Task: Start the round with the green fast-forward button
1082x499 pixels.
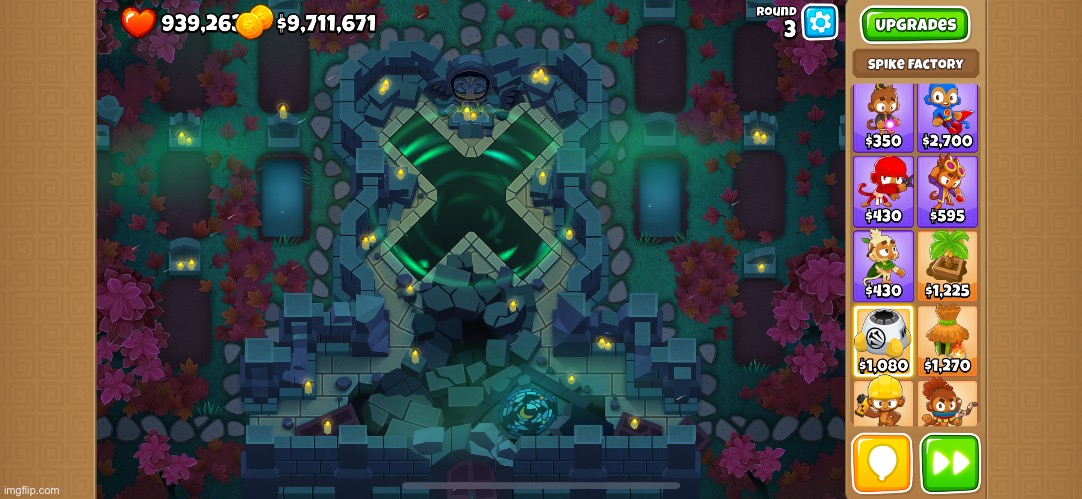Action: 950,463
